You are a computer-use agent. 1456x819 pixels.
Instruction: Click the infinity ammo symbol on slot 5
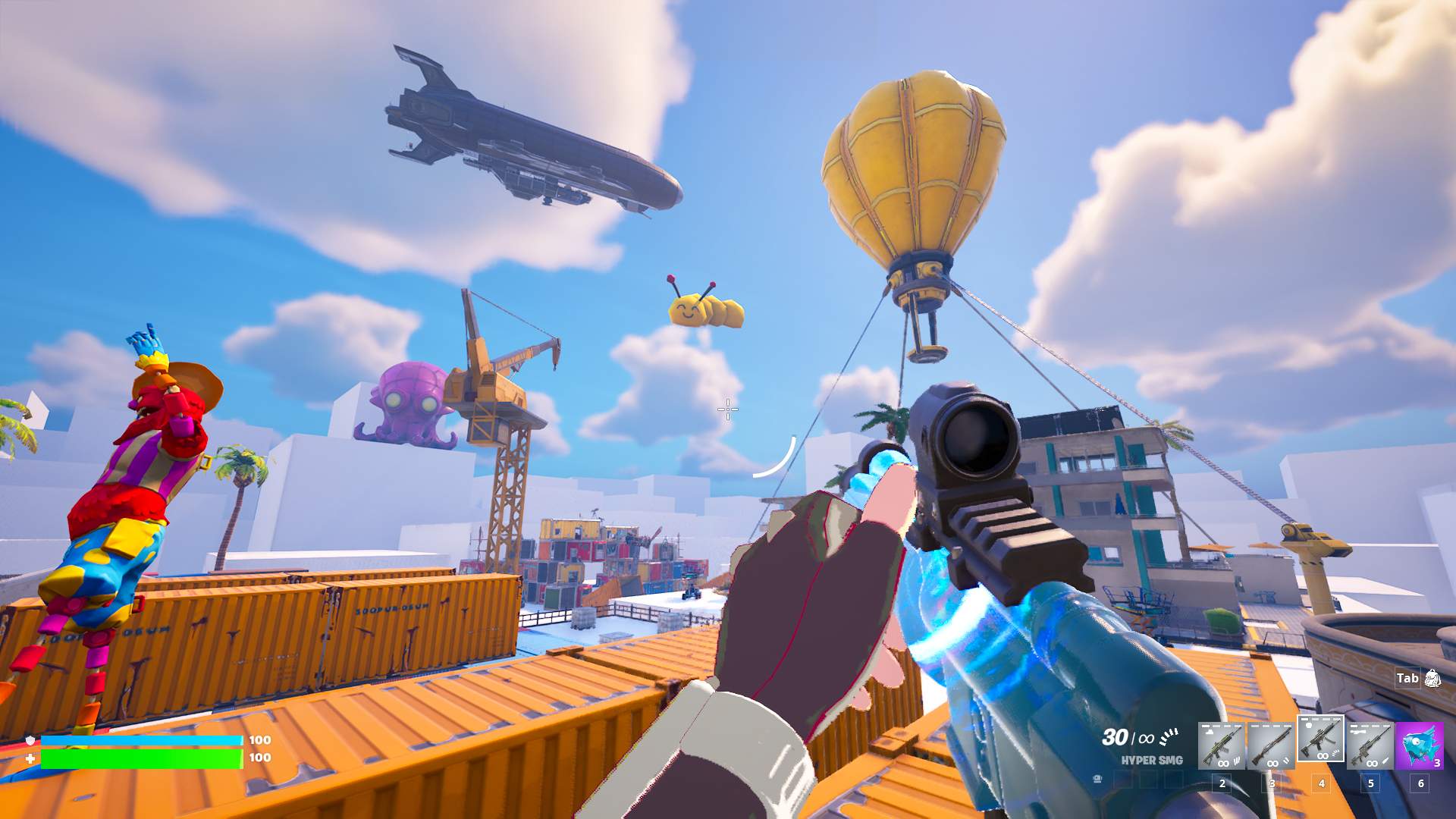pos(1371,763)
